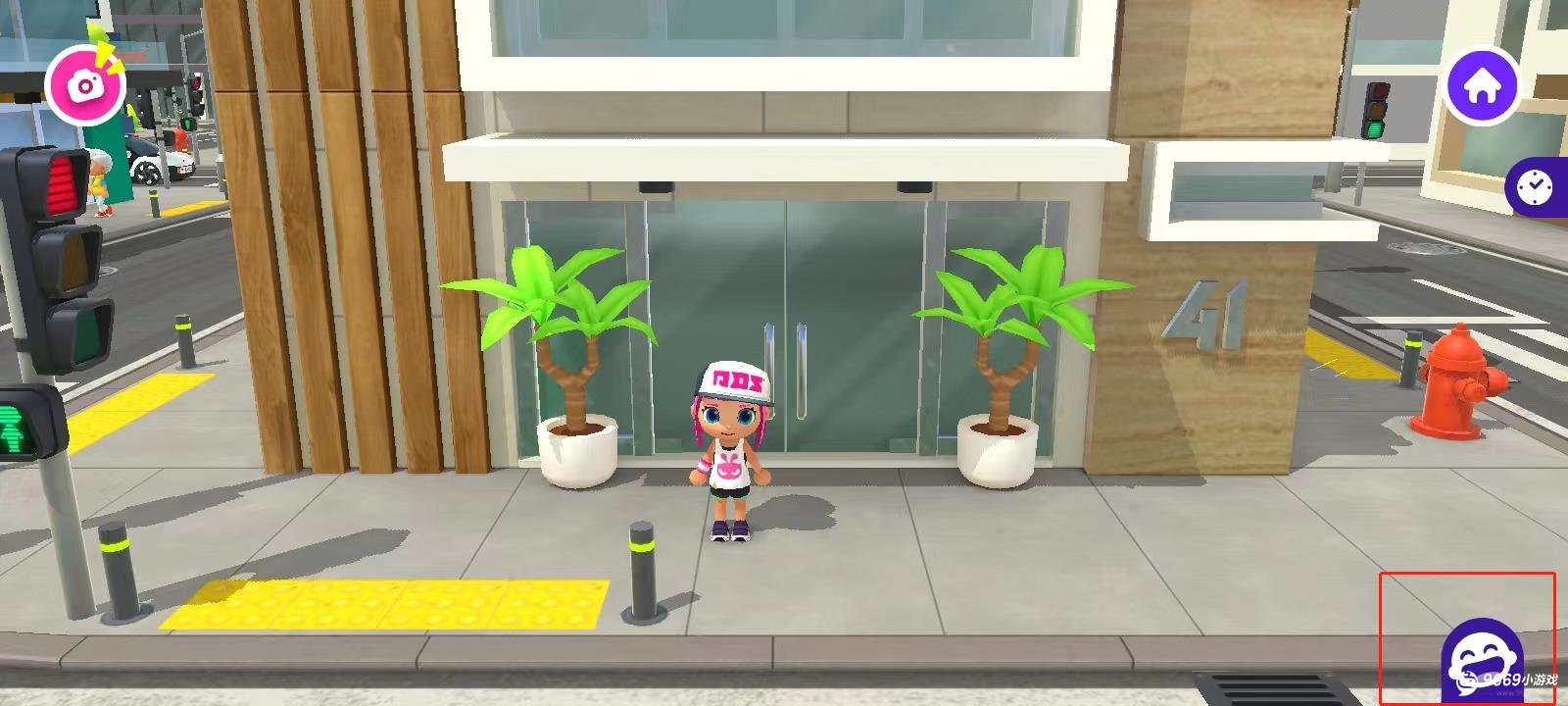
Task: Select the player character with pink hair
Action: click(x=727, y=451)
